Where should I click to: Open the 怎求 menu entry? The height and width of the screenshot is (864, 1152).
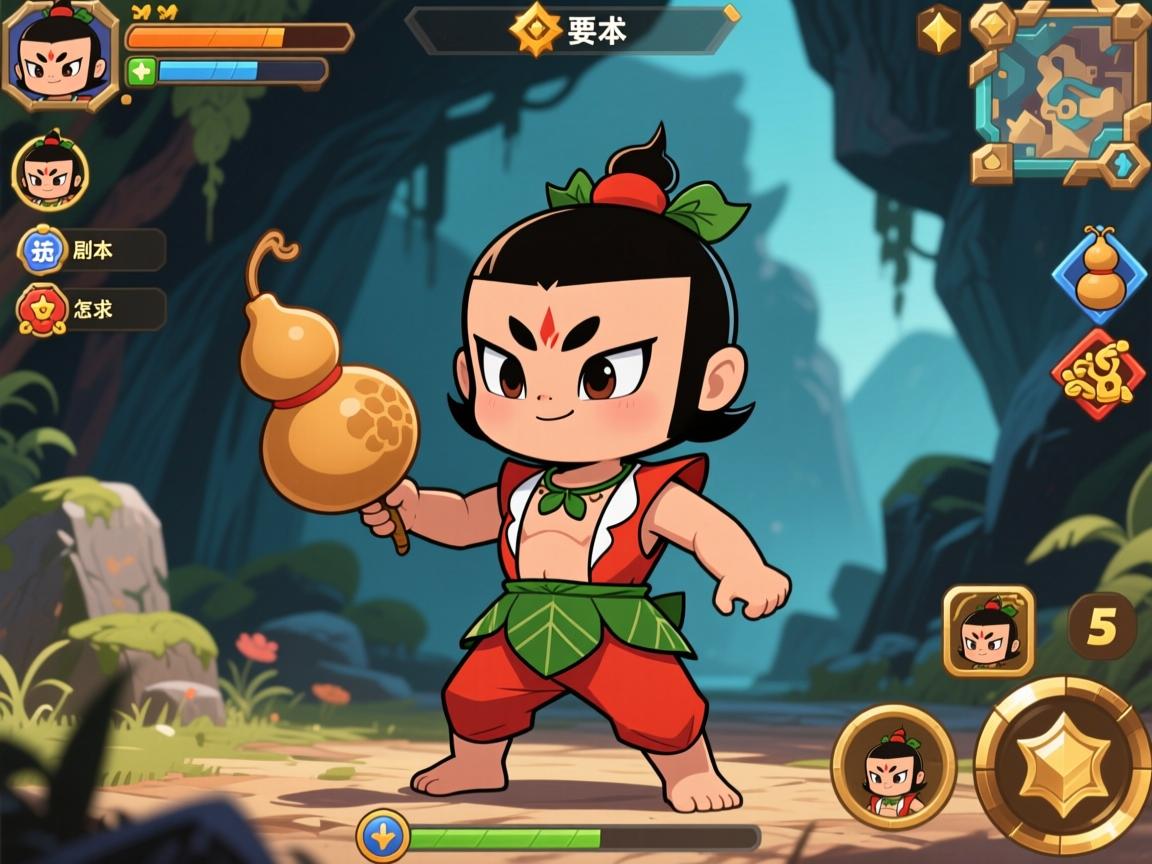coord(92,310)
